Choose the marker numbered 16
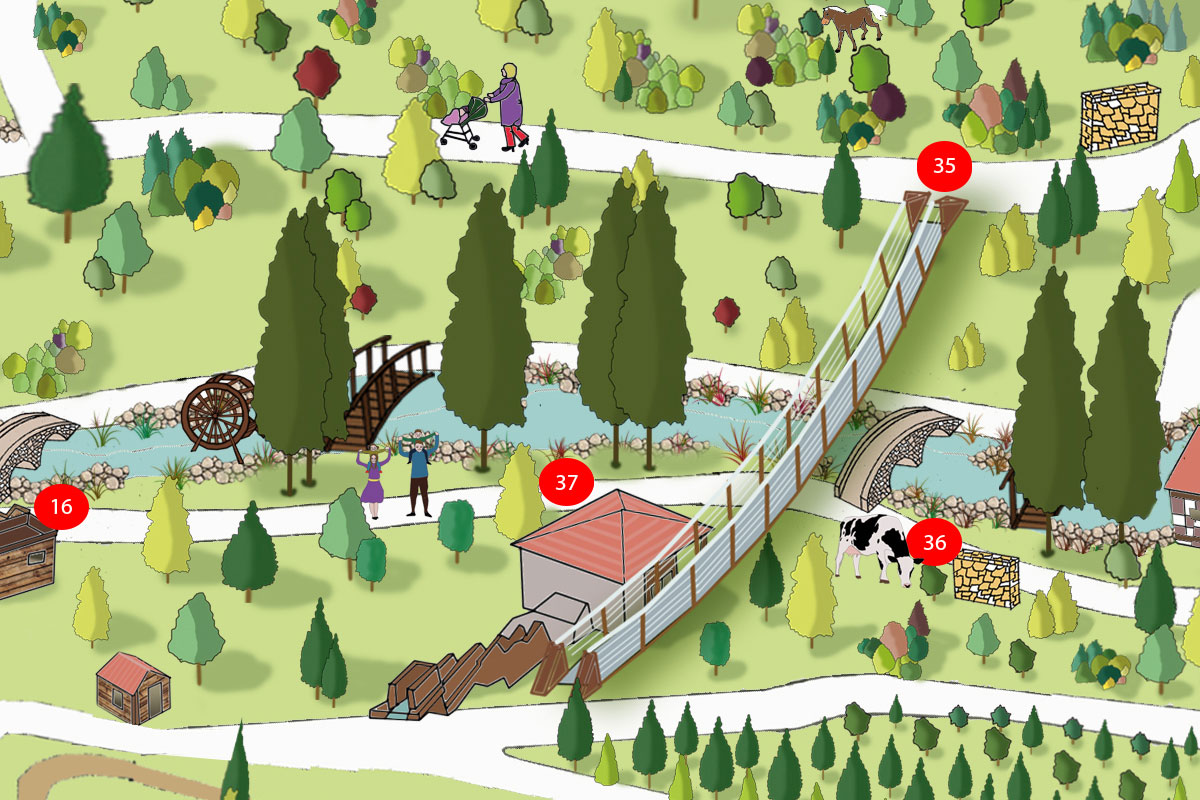 click(62, 507)
